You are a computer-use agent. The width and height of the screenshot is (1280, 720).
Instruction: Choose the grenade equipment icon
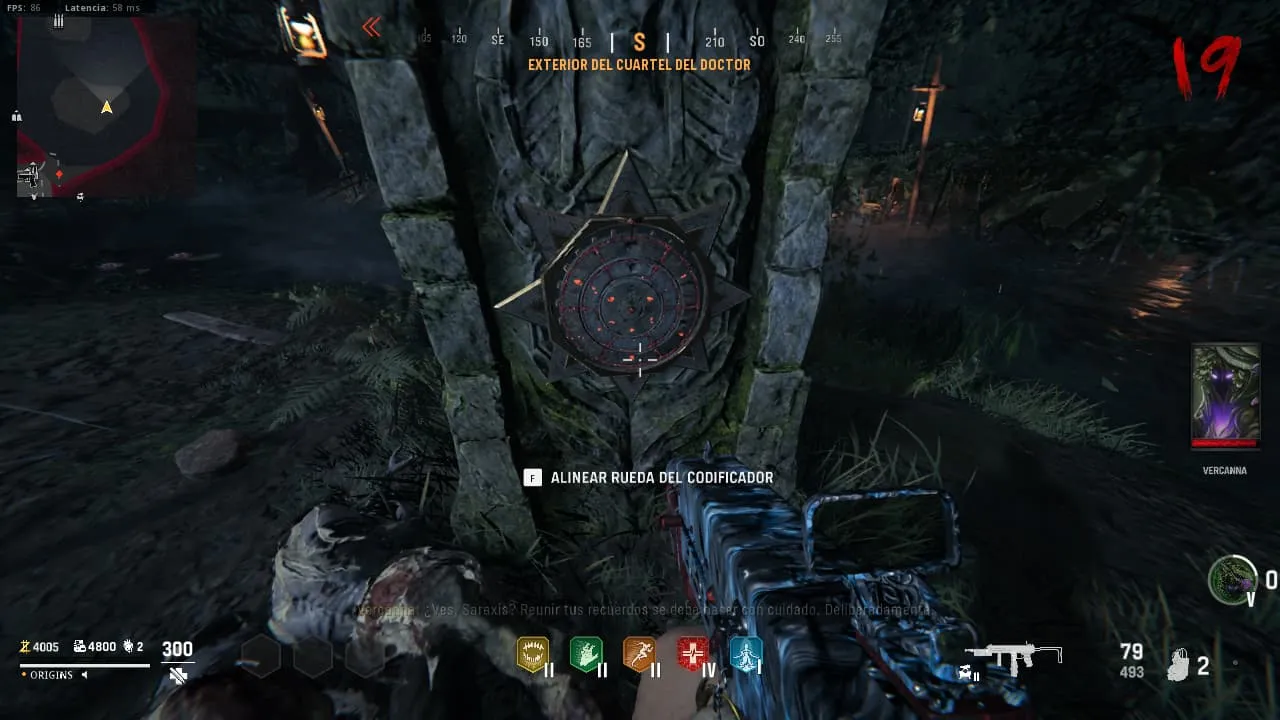pyautogui.click(x=1179, y=665)
